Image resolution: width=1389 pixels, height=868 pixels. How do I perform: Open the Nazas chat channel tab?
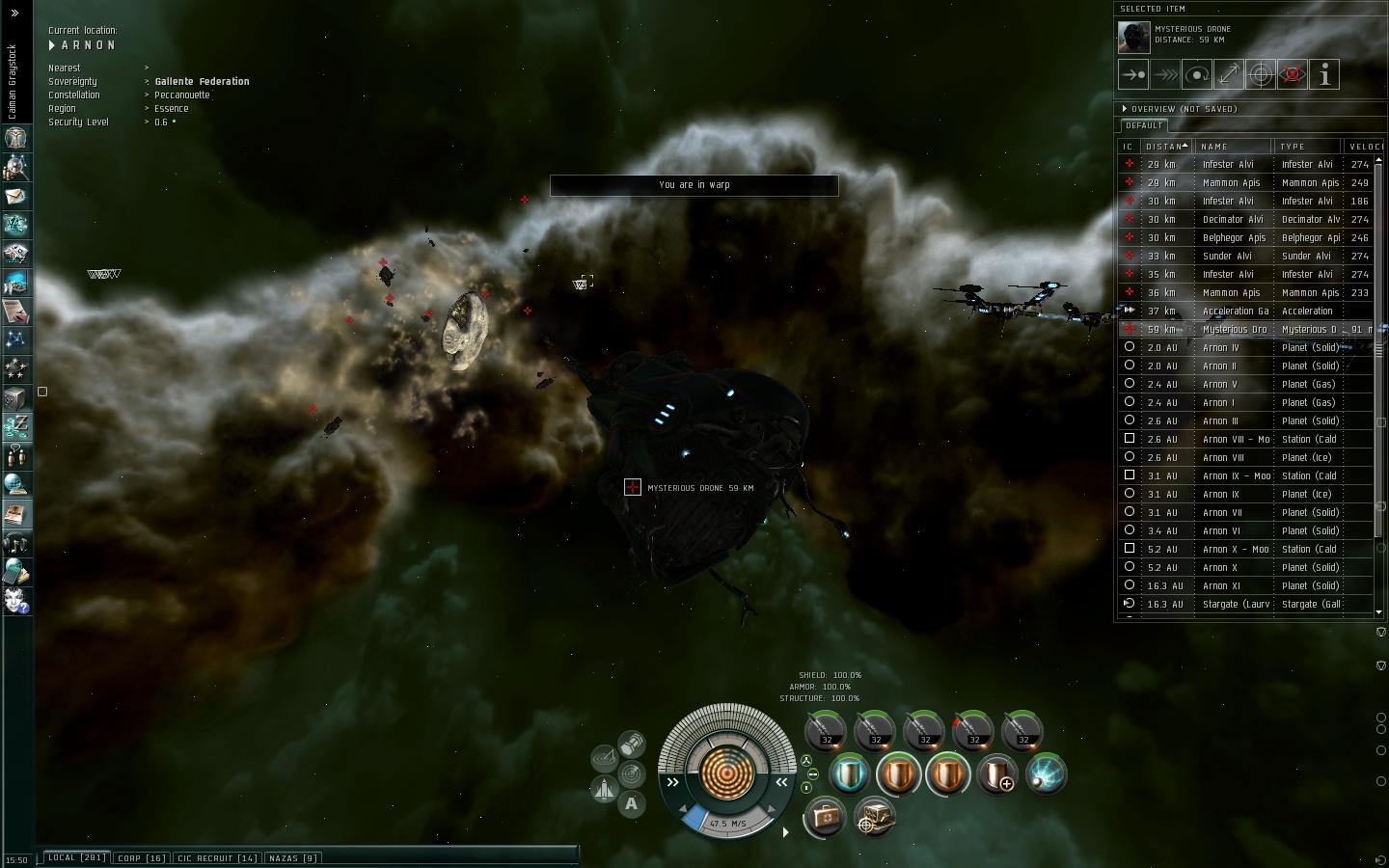click(292, 857)
